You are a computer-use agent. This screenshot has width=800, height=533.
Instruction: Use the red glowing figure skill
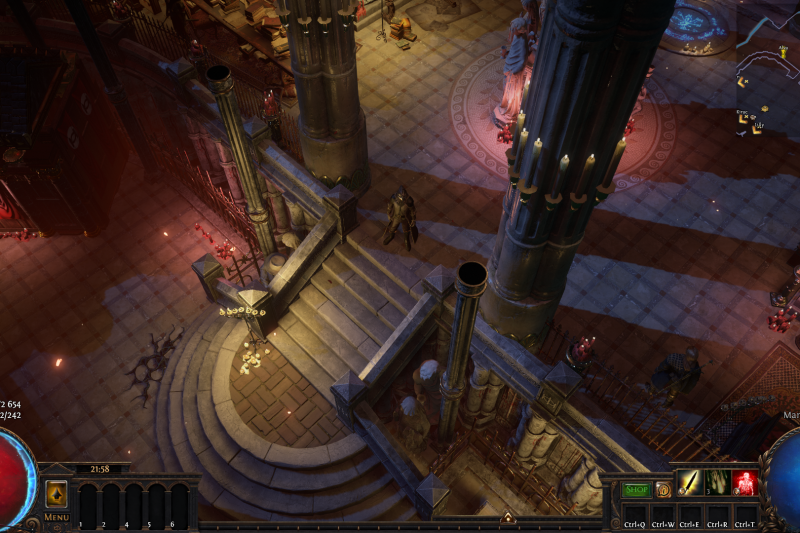pyautogui.click(x=743, y=484)
